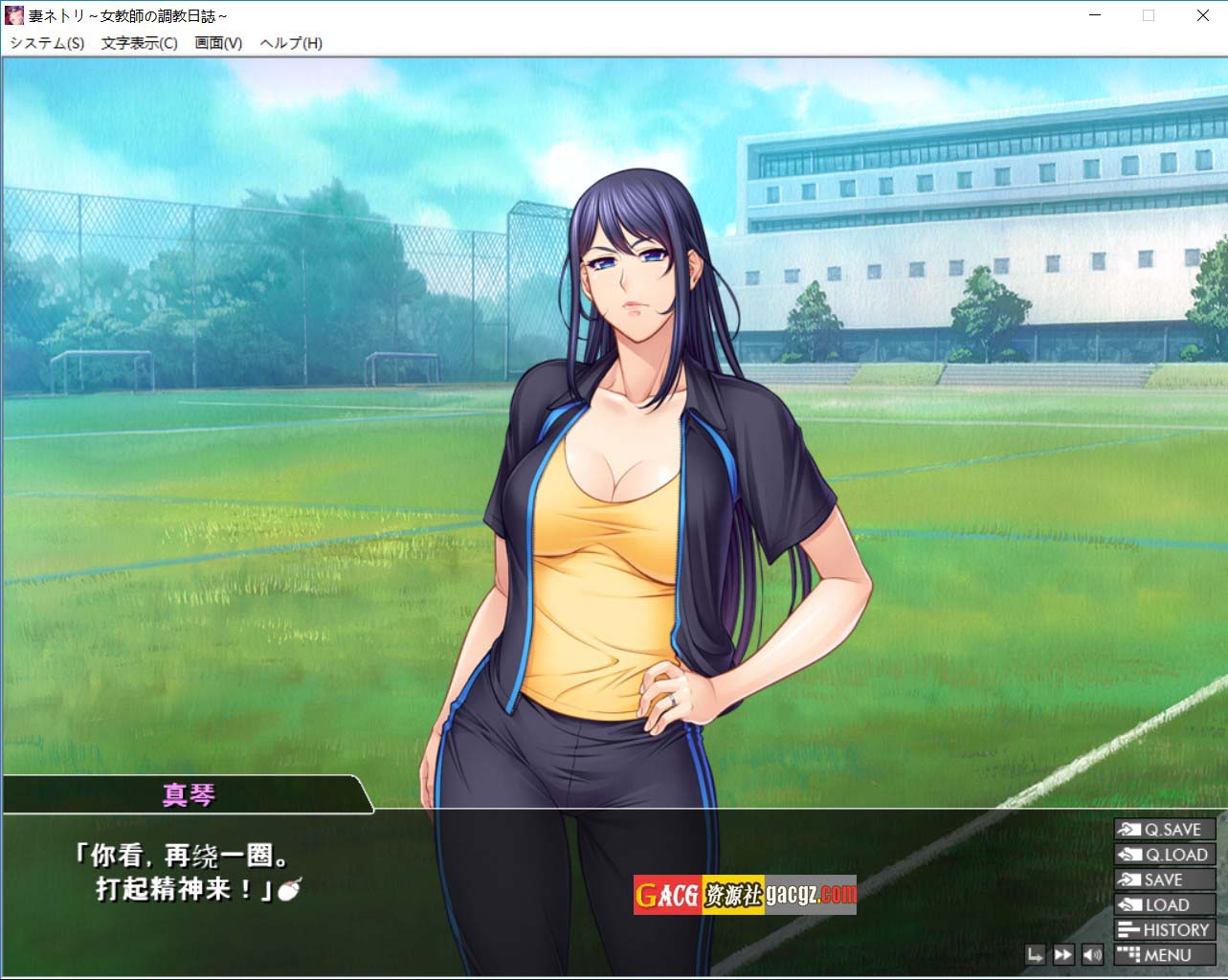
Task: Minimize the game window
Action: (x=1093, y=15)
